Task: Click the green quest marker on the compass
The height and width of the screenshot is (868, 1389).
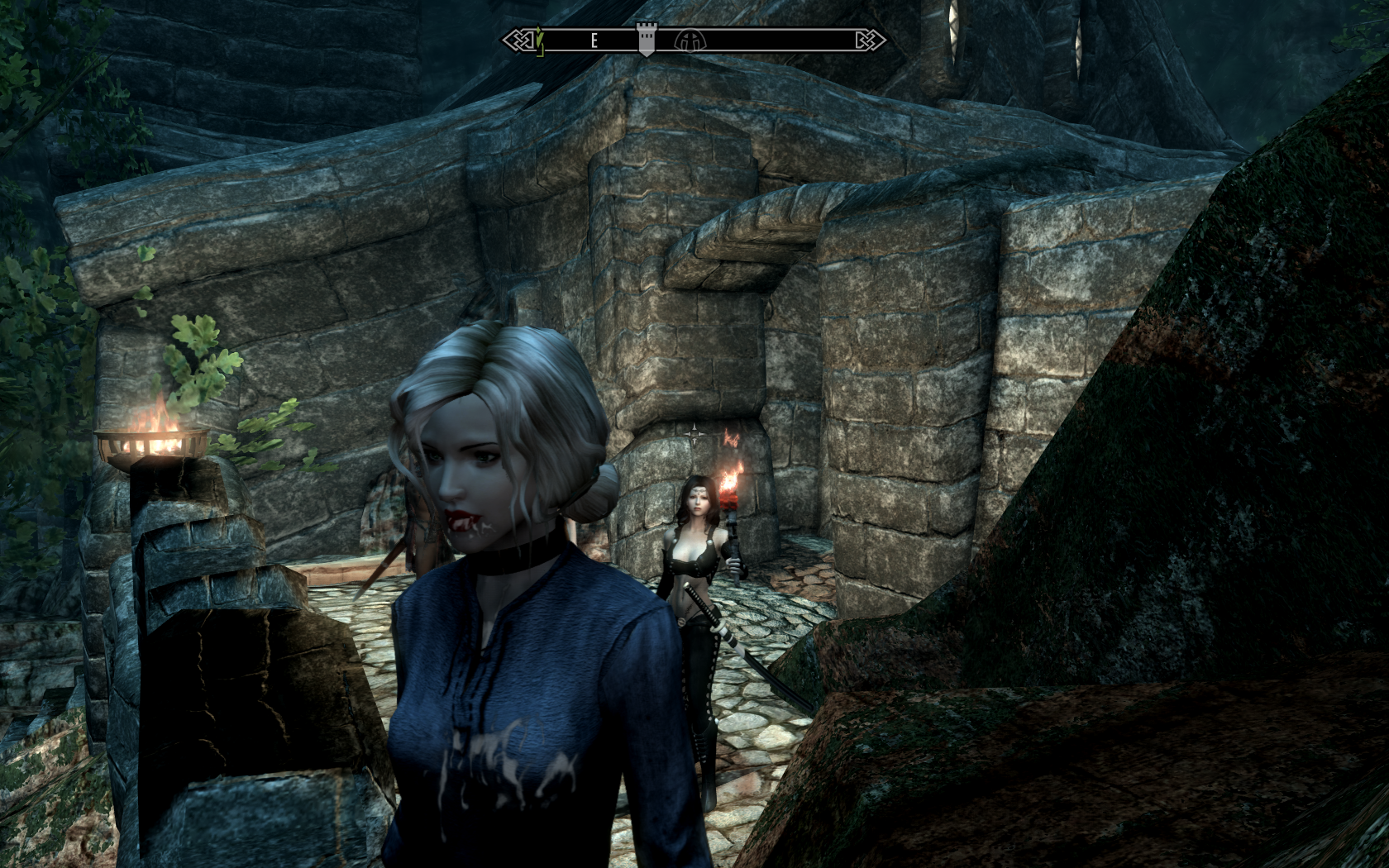Action: [x=539, y=40]
